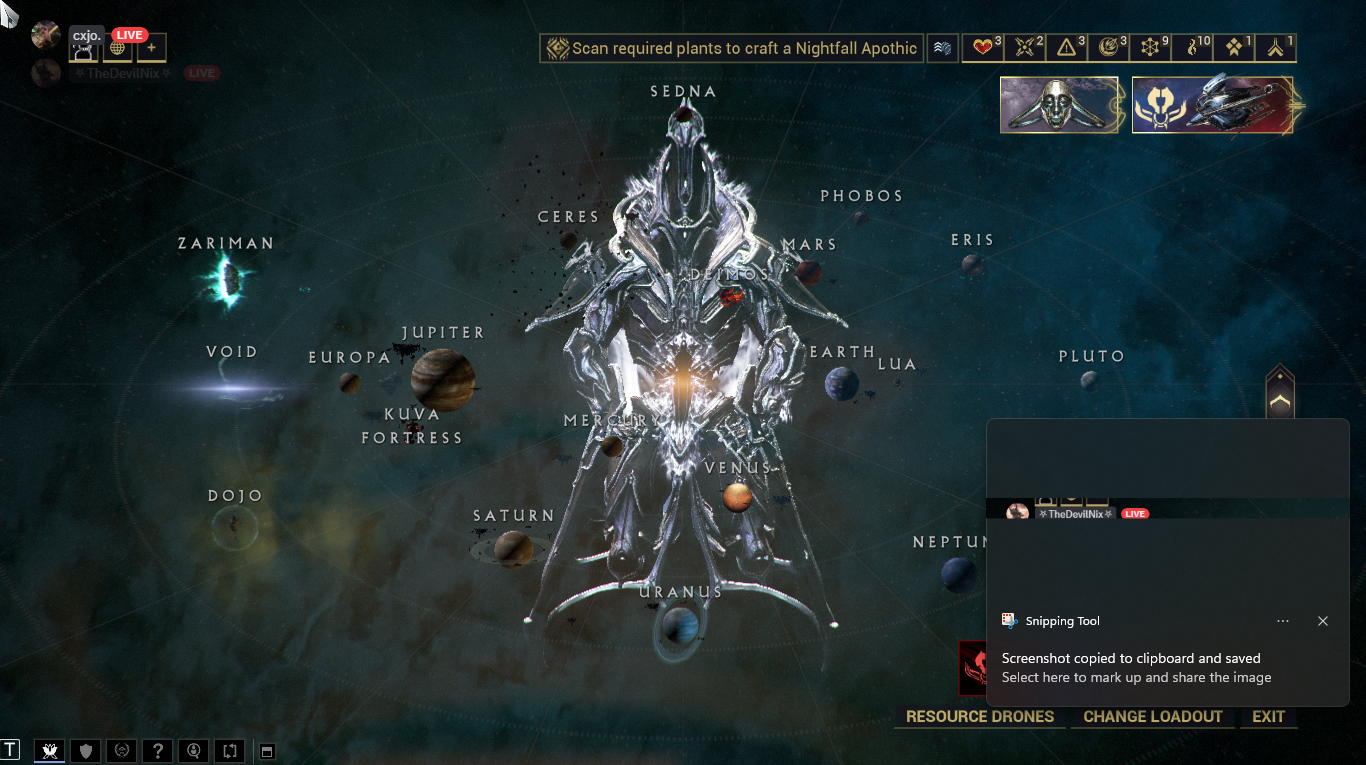Open the Resource Drones screen
Viewport: 1366px width, 765px height.
979,716
